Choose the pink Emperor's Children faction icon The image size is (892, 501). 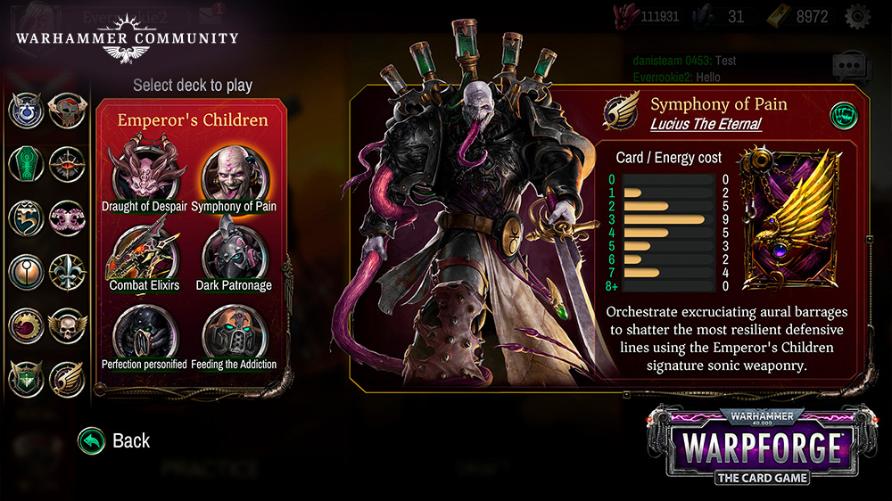point(68,217)
